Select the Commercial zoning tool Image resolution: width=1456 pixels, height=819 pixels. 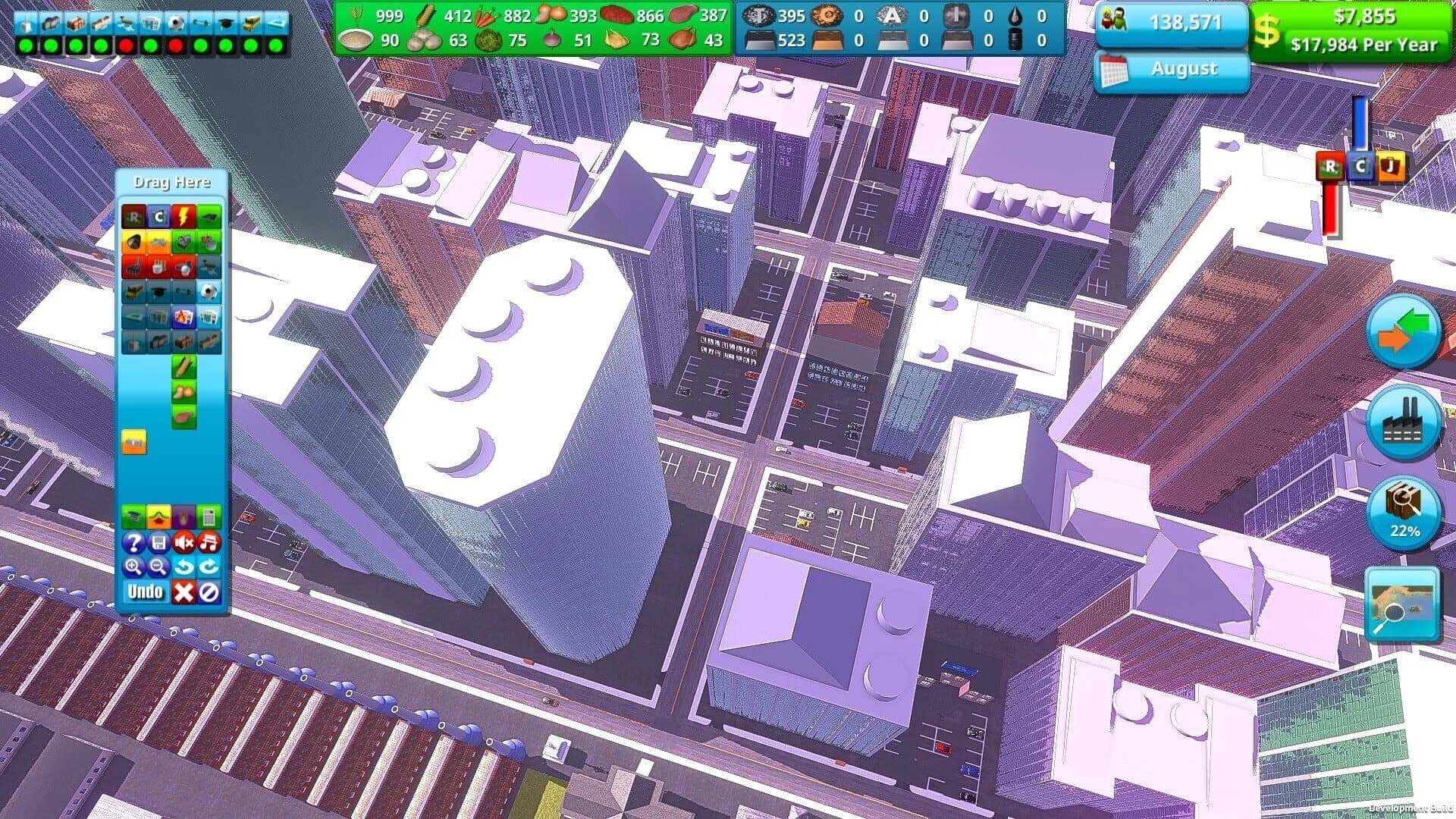159,217
